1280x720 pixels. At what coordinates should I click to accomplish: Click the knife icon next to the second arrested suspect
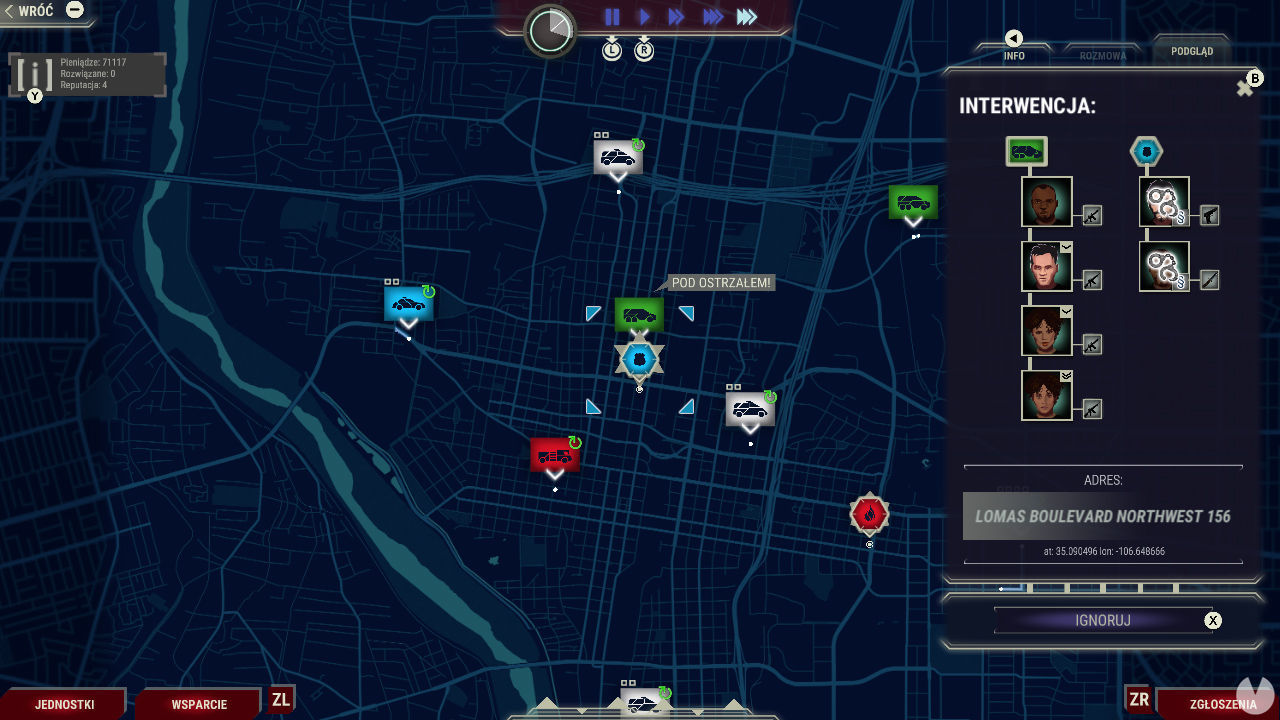1210,280
